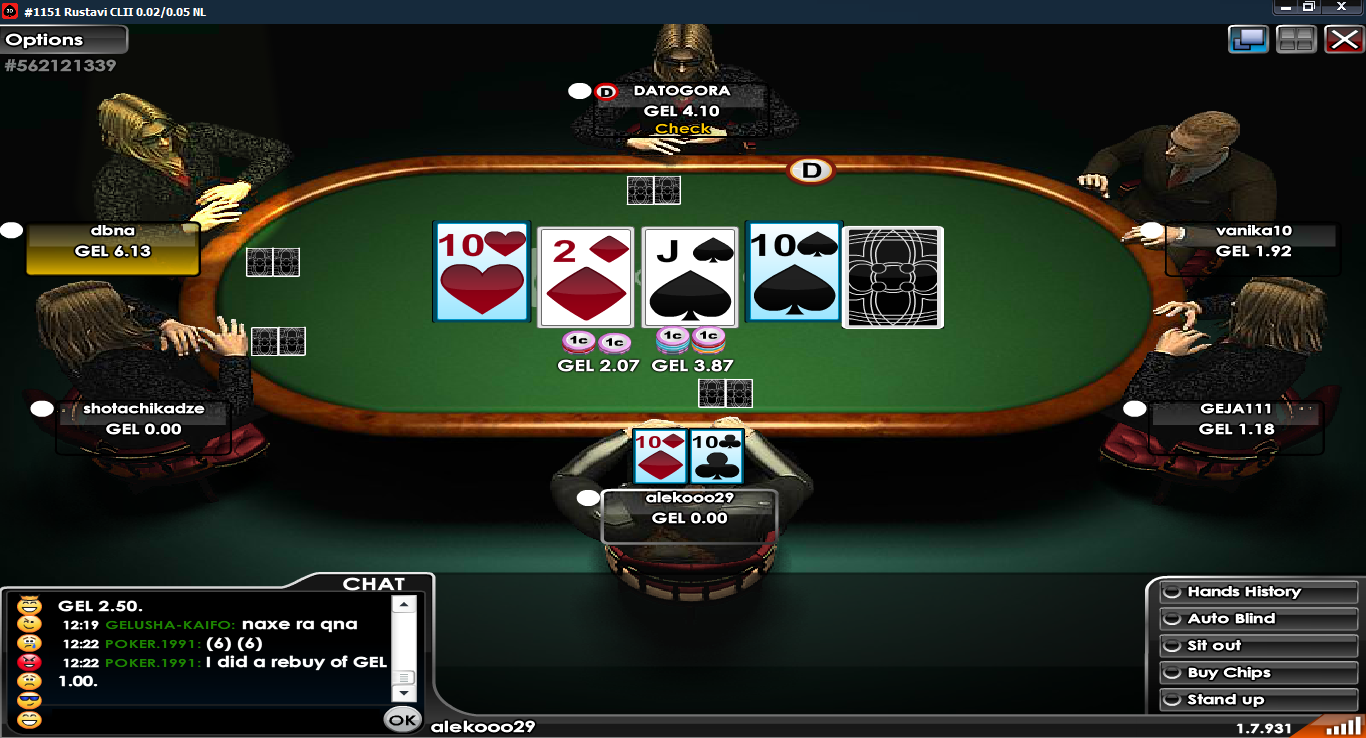The width and height of the screenshot is (1366, 738).
Task: Open Hands History
Action: click(x=1257, y=592)
